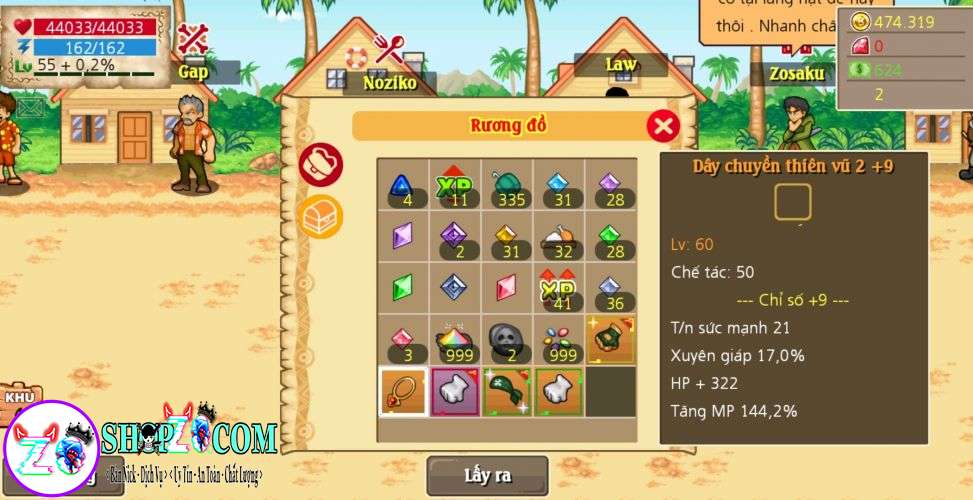Pick the gold-bordered green glove slot
Screen dimensions: 973x500
[610, 340]
